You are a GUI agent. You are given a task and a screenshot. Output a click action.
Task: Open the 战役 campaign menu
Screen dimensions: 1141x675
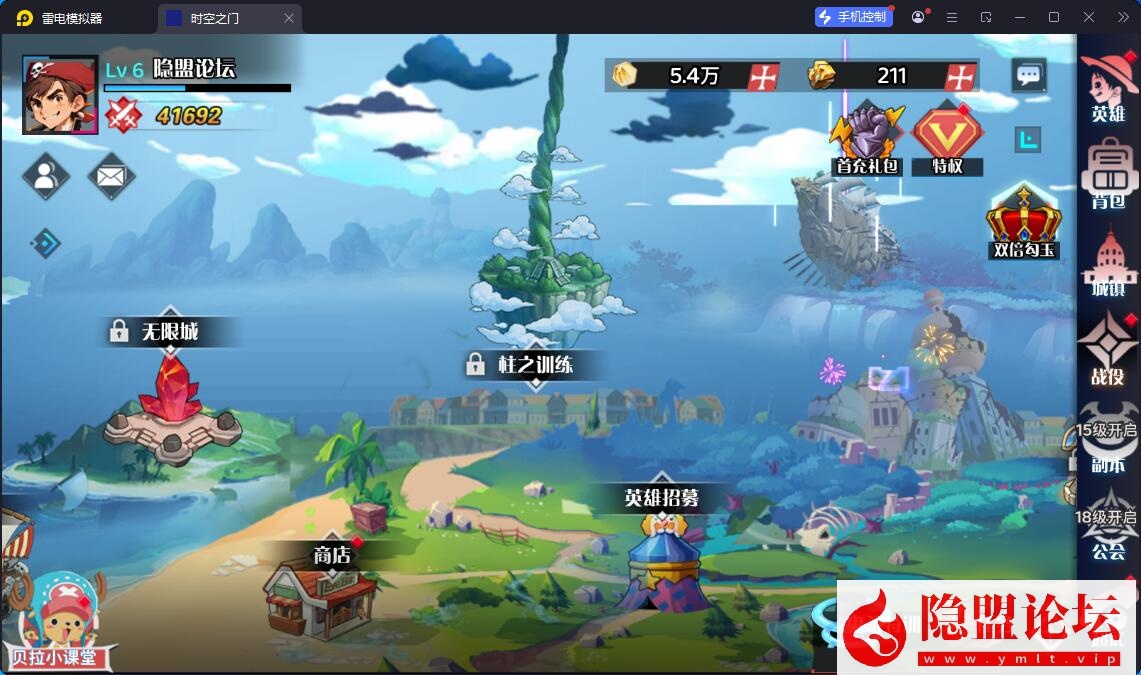[x=1108, y=350]
